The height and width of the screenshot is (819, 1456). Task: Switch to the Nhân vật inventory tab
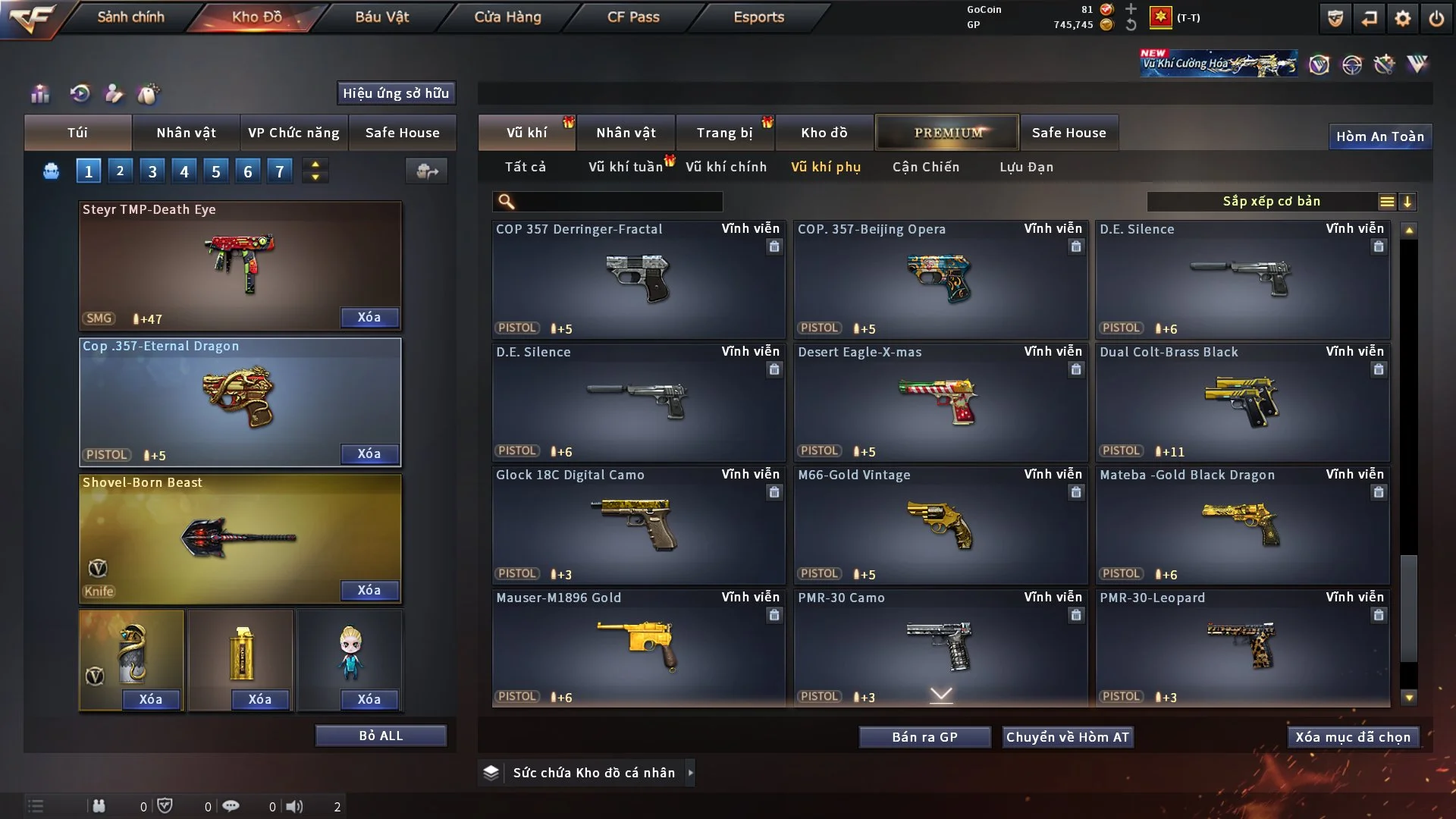pos(626,133)
